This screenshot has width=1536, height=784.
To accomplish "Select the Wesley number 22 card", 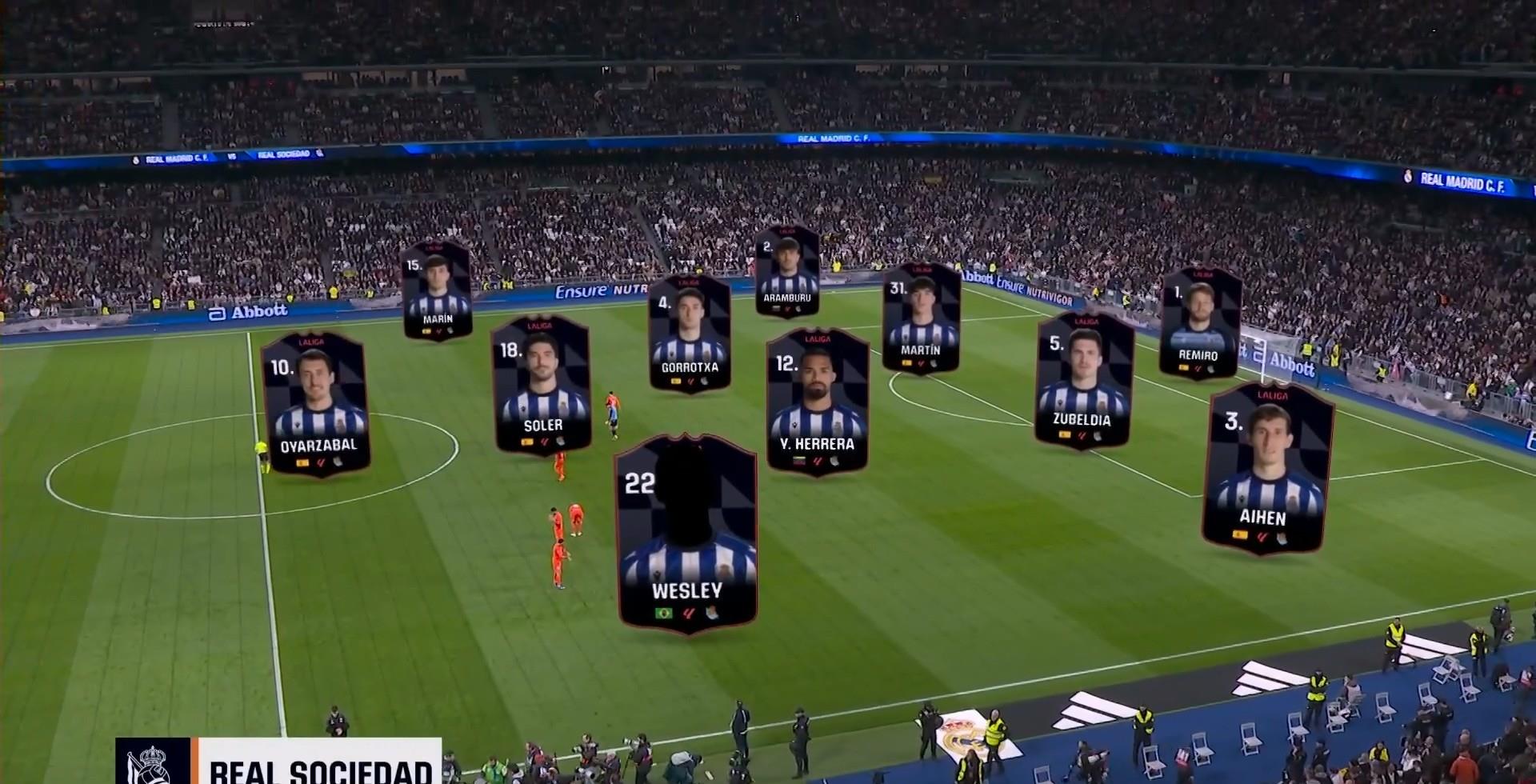I will click(x=687, y=534).
